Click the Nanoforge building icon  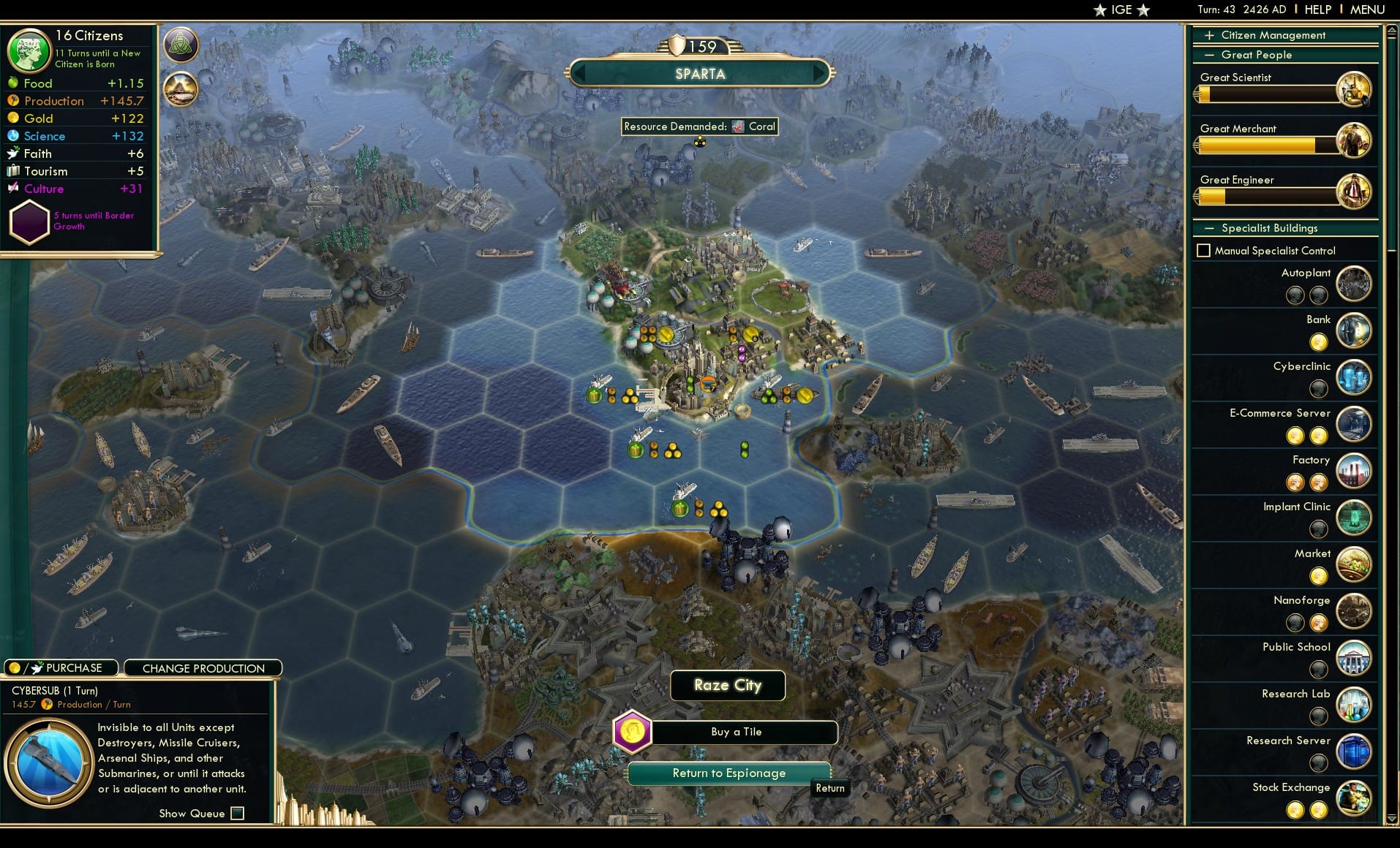click(1355, 611)
